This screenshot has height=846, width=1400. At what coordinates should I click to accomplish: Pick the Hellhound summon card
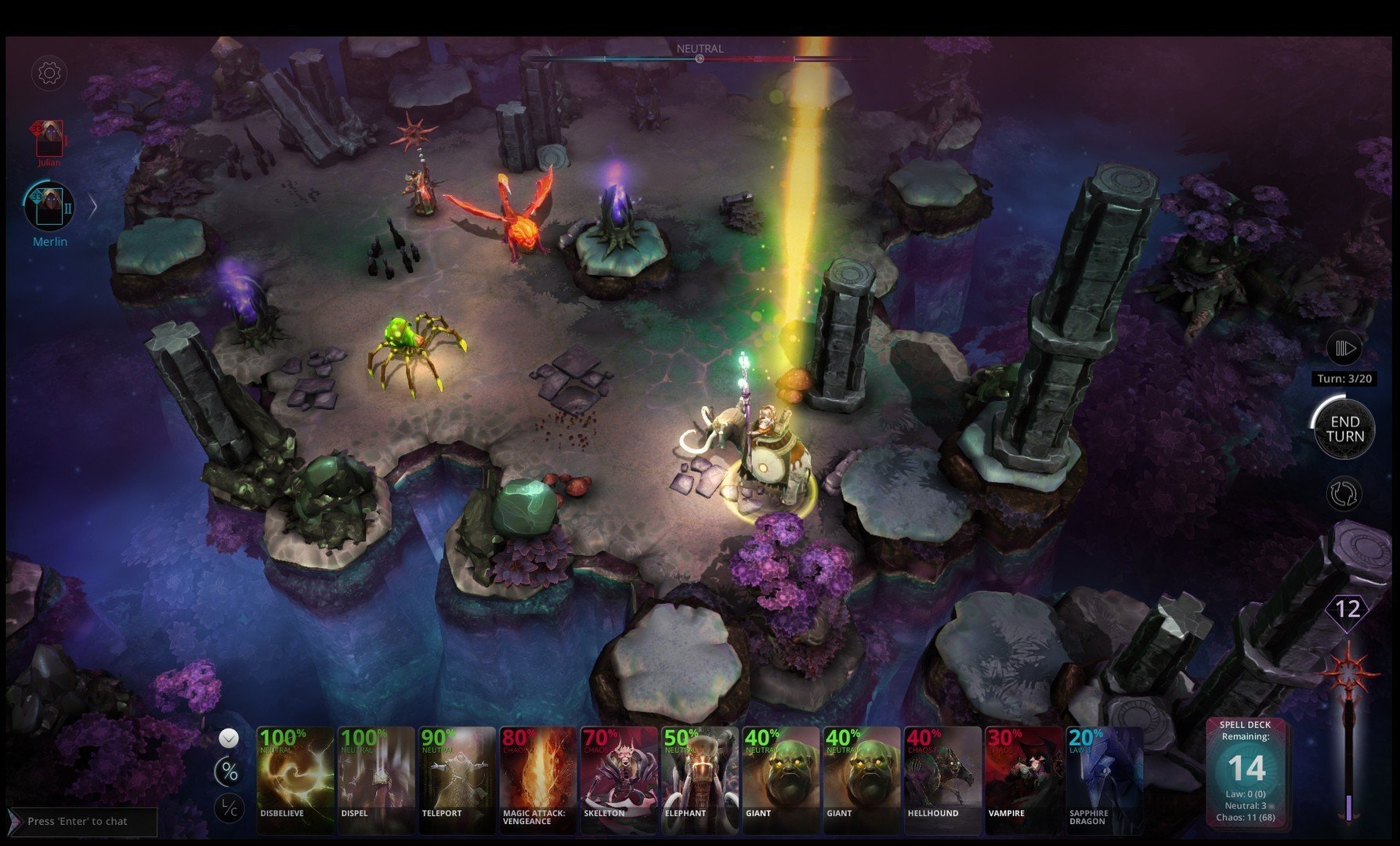[942, 777]
